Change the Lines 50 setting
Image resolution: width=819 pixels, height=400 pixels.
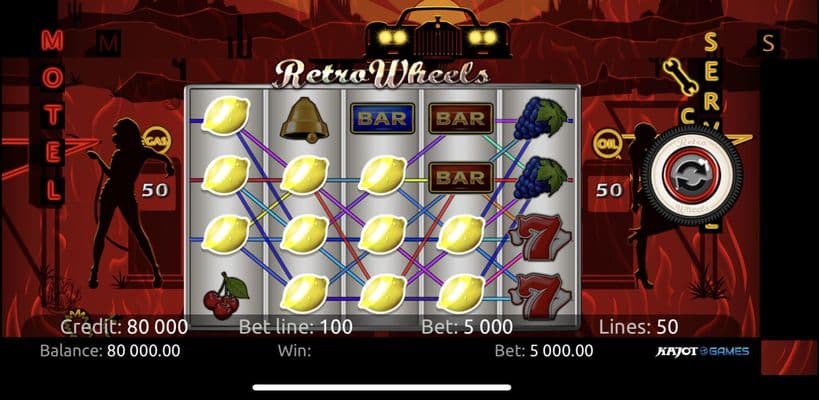click(x=638, y=326)
